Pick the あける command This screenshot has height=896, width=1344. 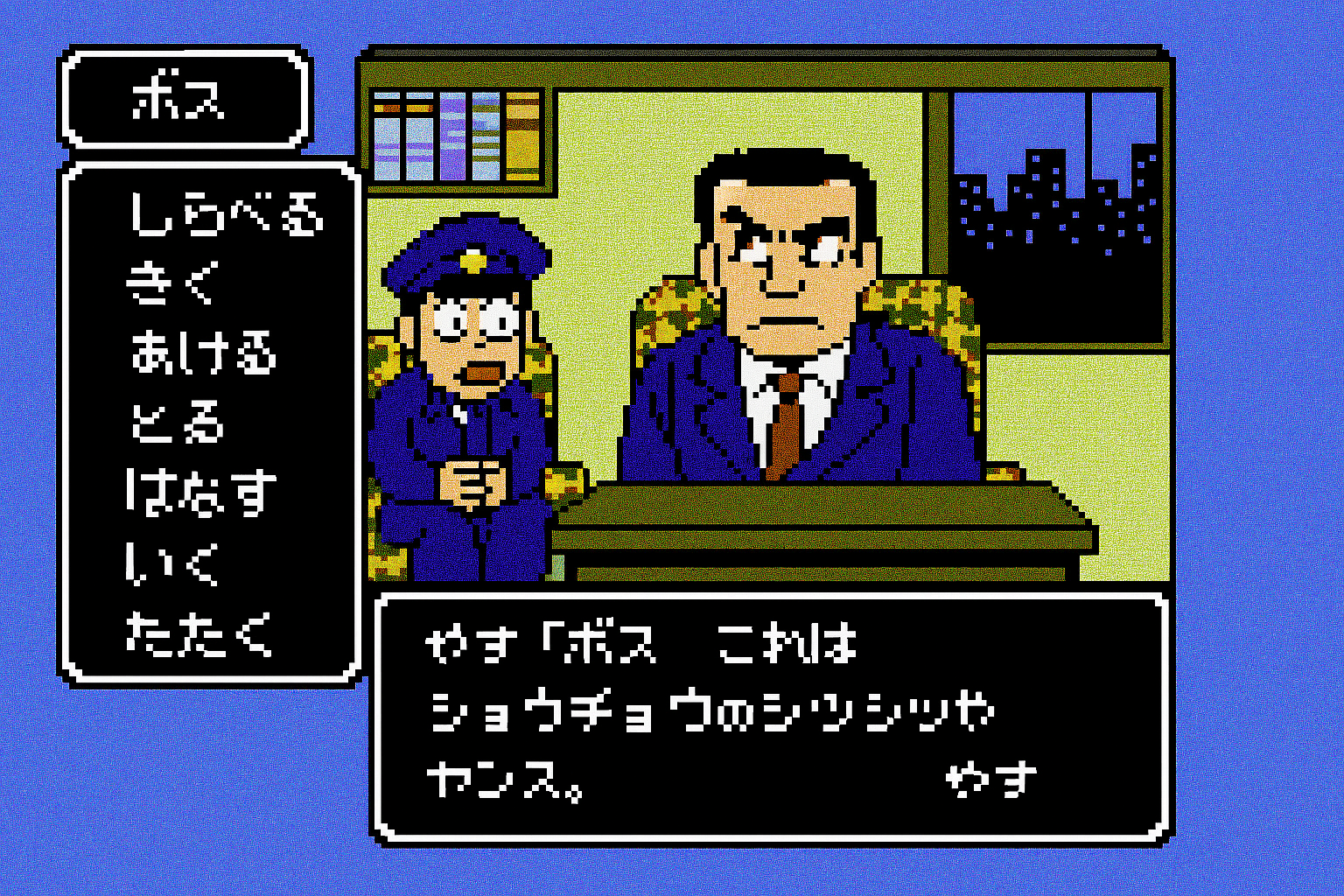pyautogui.click(x=203, y=352)
